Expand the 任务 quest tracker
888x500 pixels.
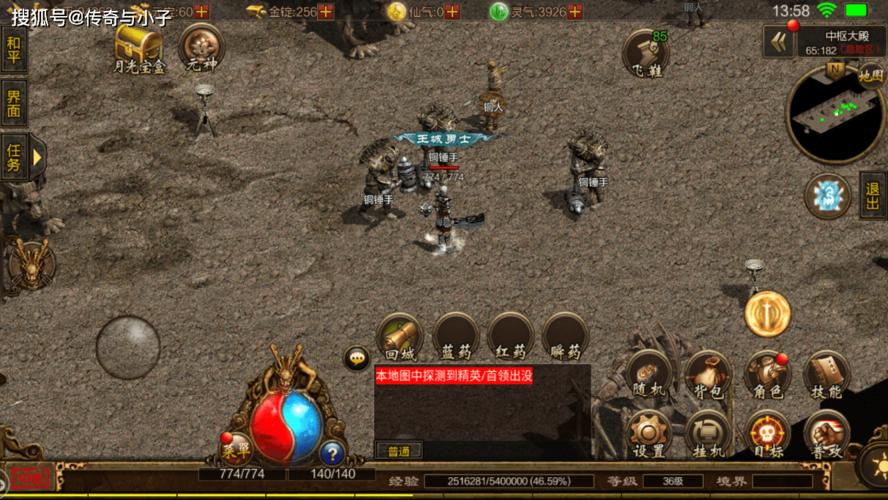tap(14, 157)
